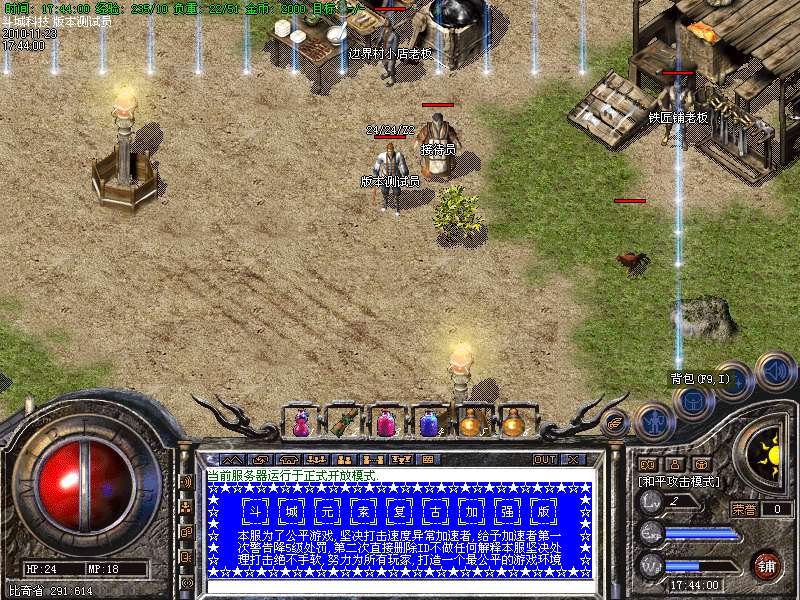Toggle the sound speaker button
This screenshot has width=800, height=600.
tap(775, 371)
